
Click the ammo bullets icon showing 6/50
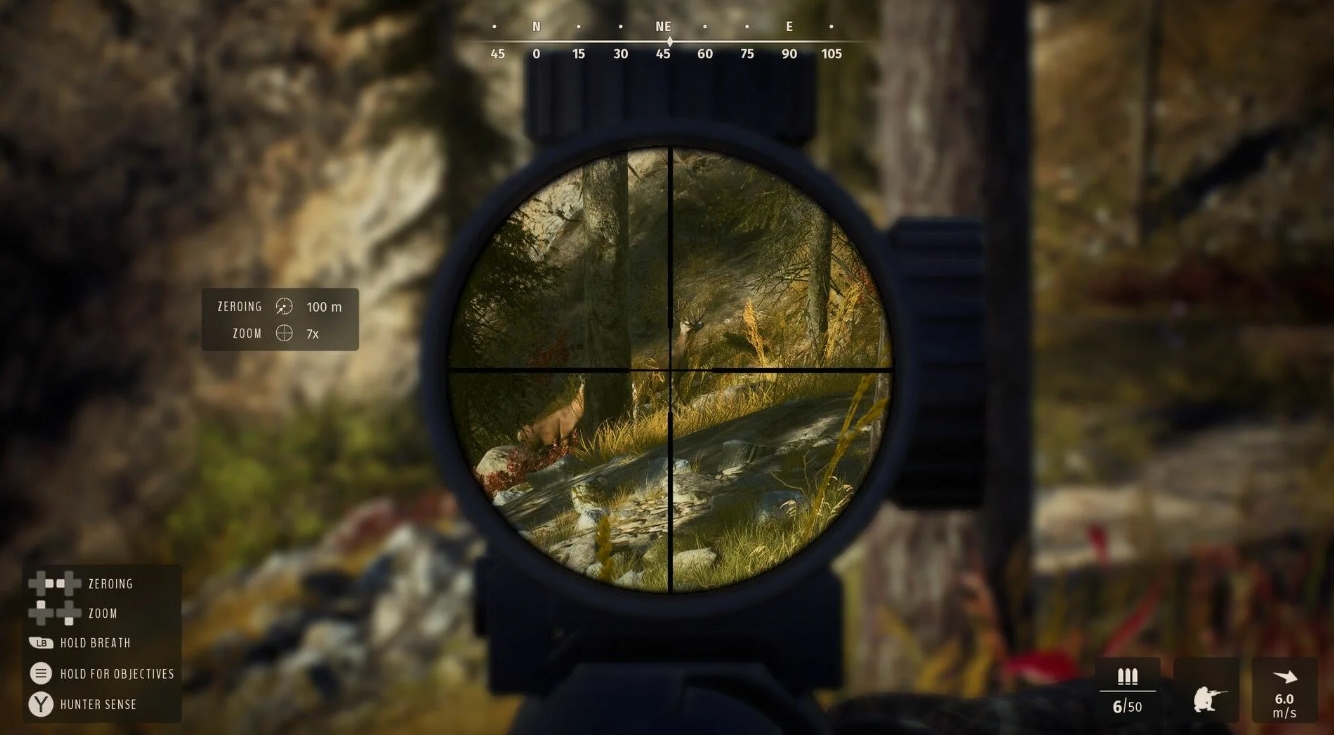1126,678
